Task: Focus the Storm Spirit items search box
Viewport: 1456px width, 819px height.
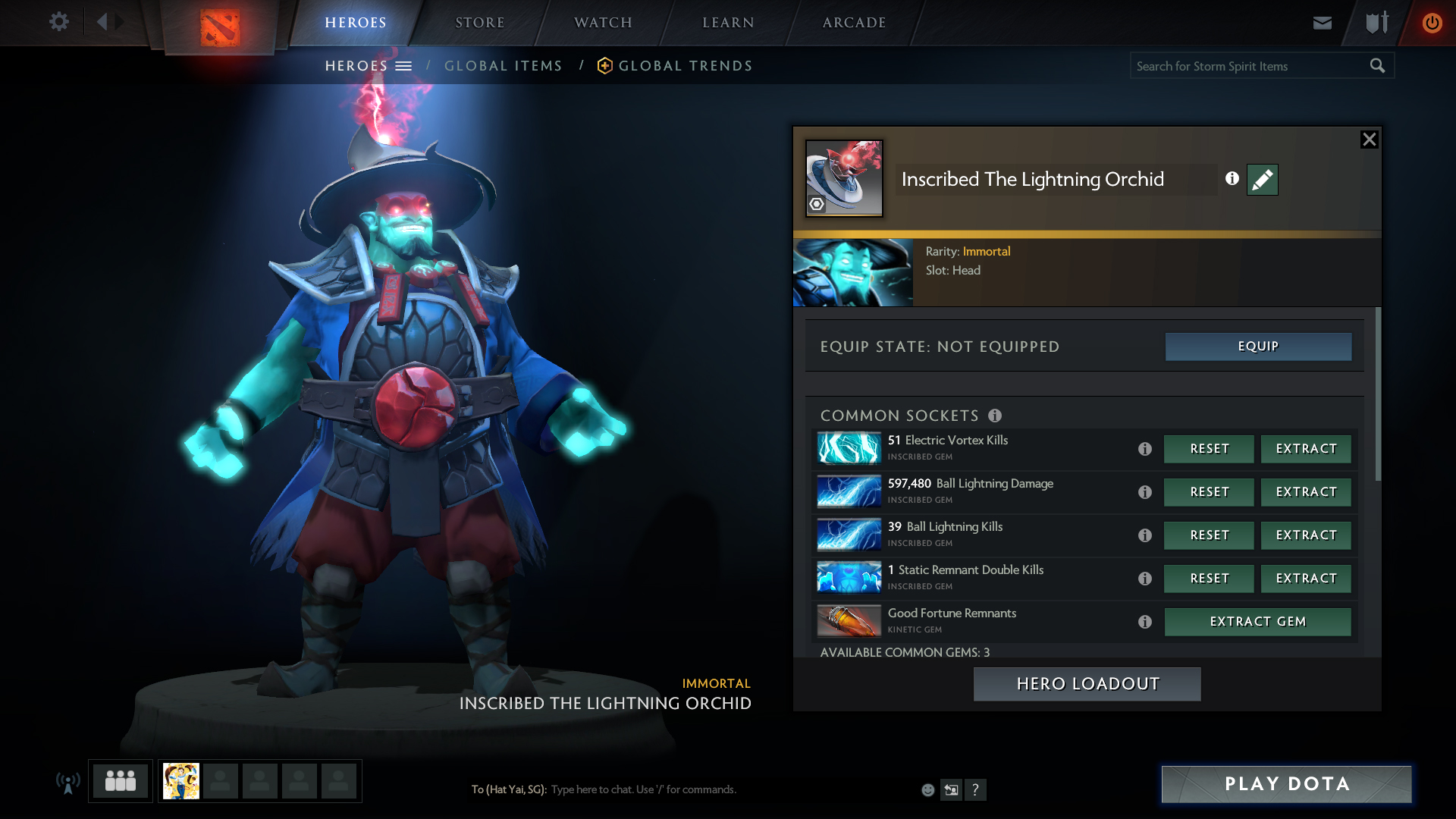Action: [x=1249, y=66]
